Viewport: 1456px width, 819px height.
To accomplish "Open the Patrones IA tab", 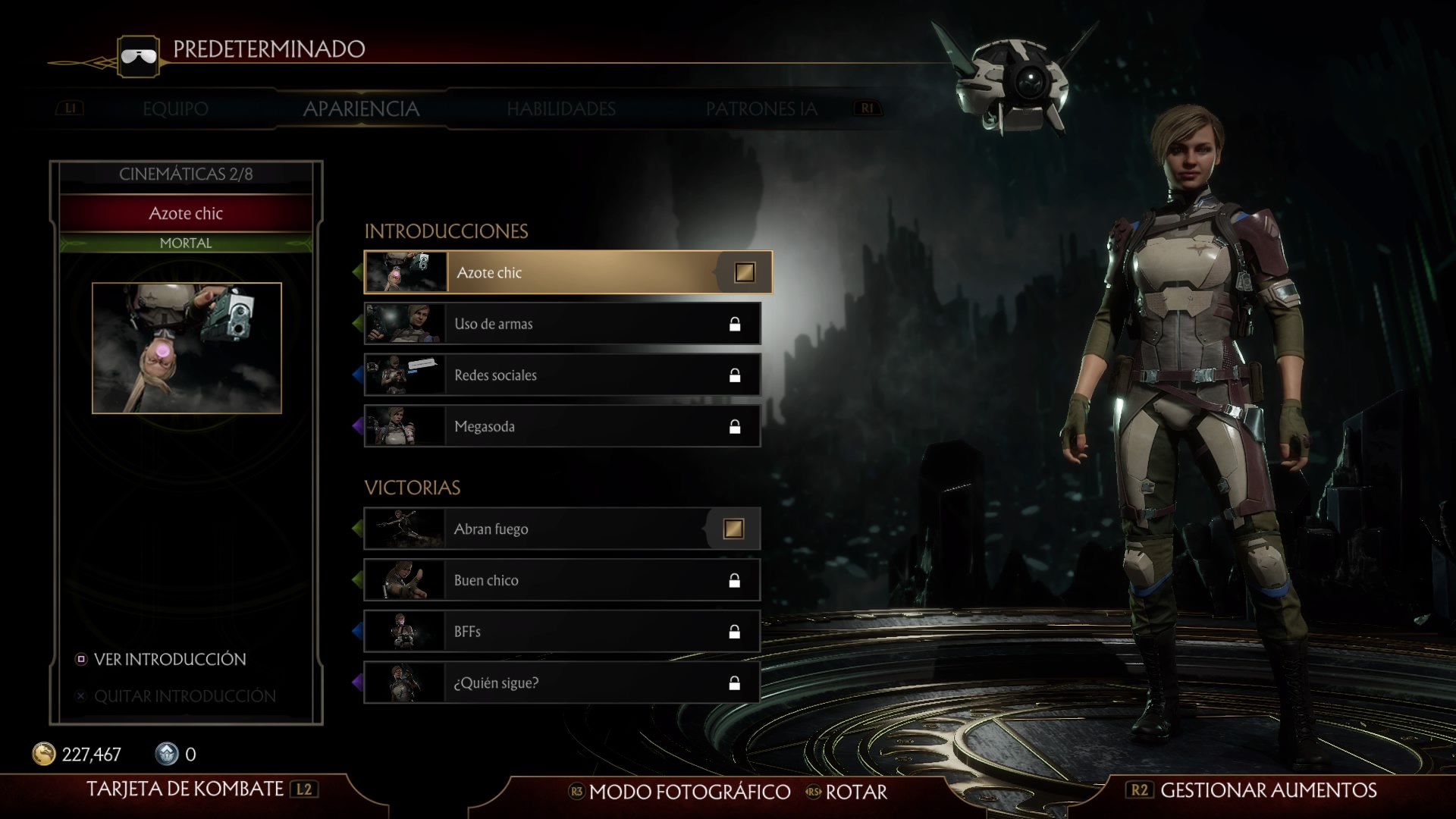I will (x=761, y=109).
